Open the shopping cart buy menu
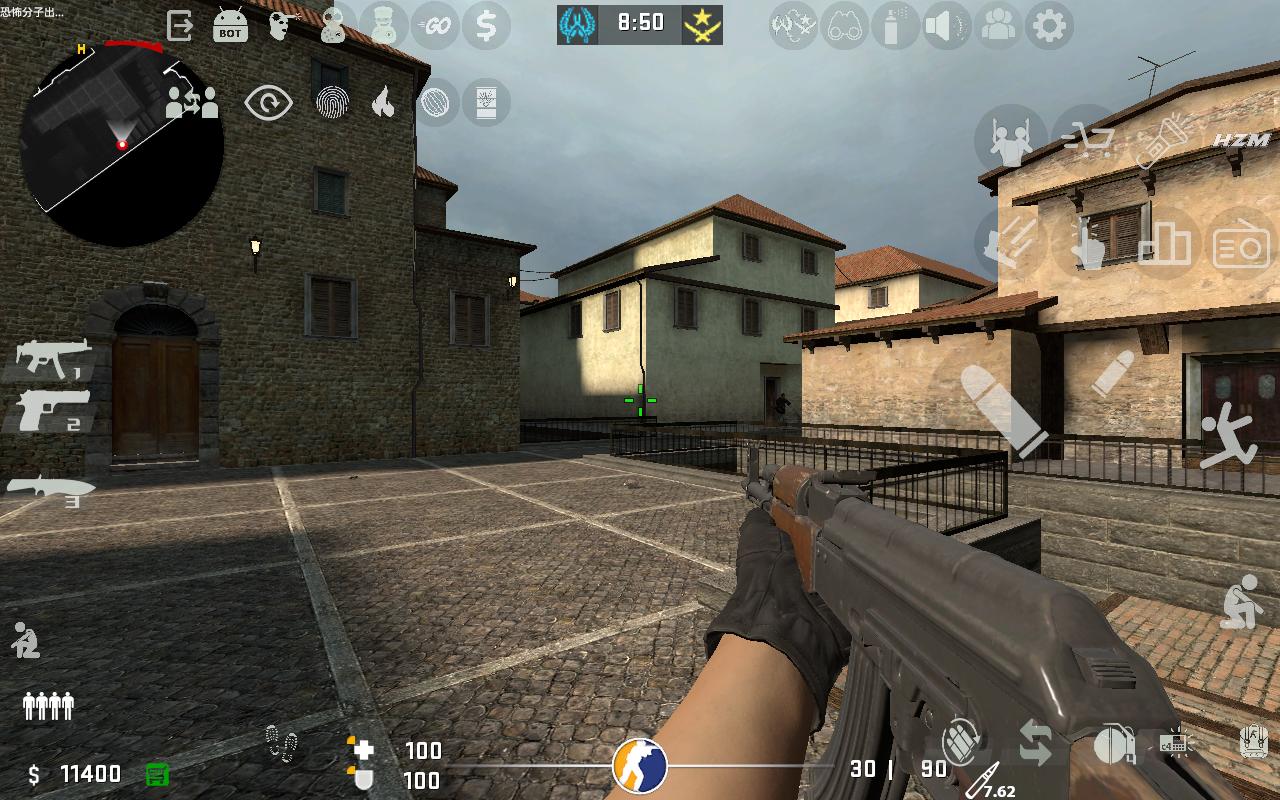Viewport: 1280px width, 800px height. [x=1088, y=139]
